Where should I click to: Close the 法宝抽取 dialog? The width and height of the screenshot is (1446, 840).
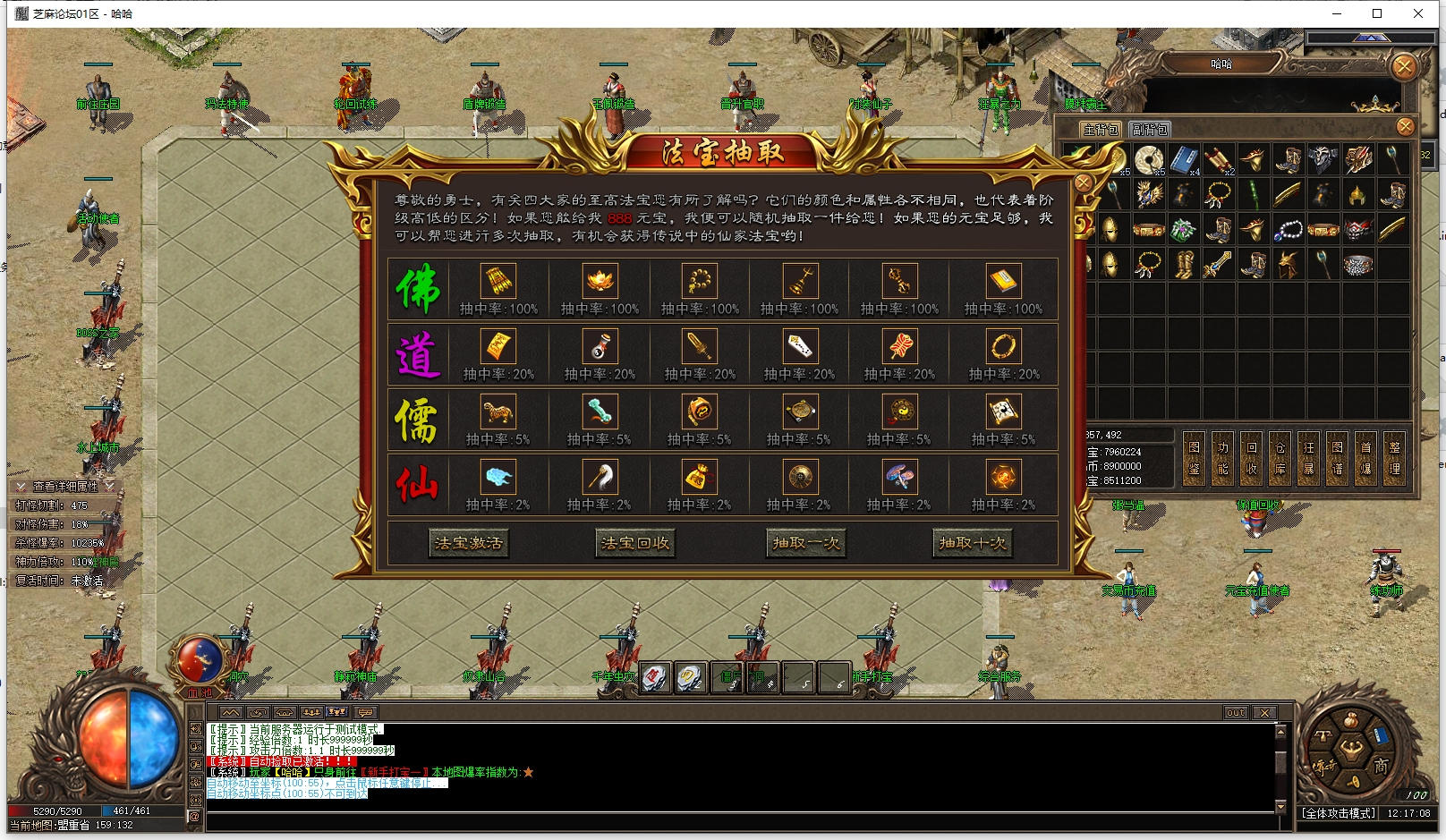[1083, 183]
